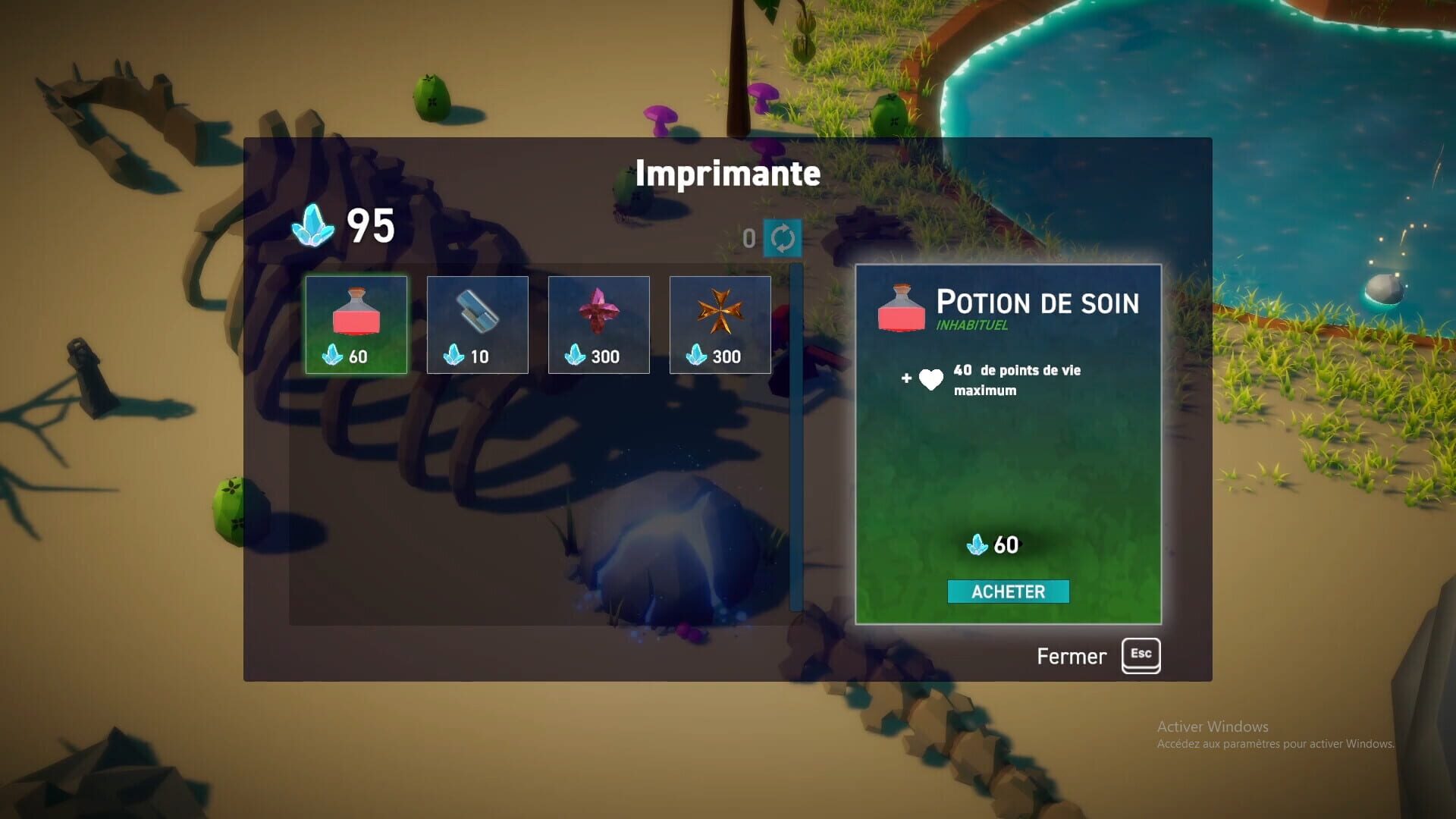The image size is (1456, 819).
Task: Select the golden cross item costing 300
Action: (720, 325)
